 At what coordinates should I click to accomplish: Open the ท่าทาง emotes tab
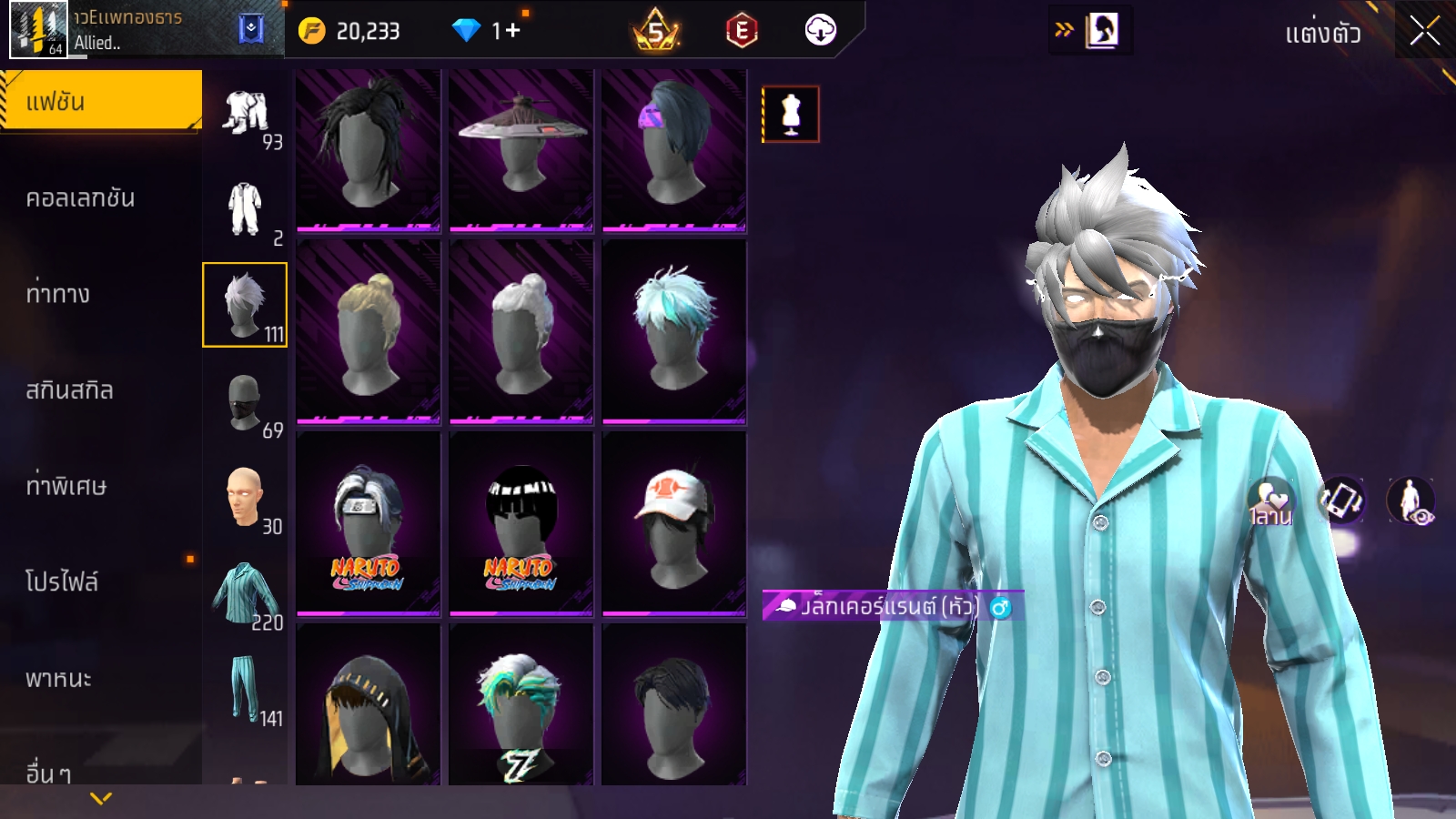pyautogui.click(x=58, y=294)
